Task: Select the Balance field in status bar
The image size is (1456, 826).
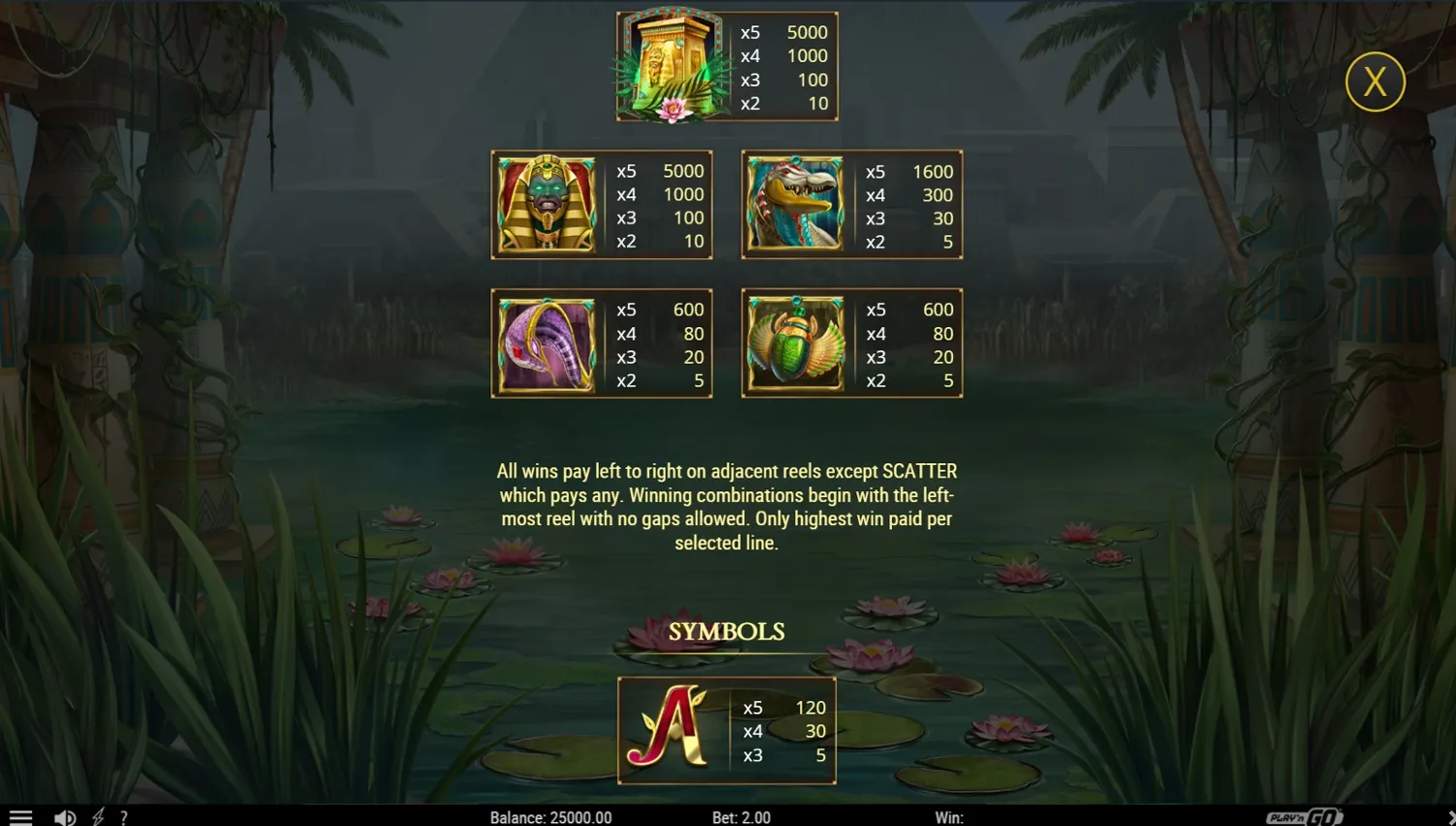Action: (x=550, y=817)
